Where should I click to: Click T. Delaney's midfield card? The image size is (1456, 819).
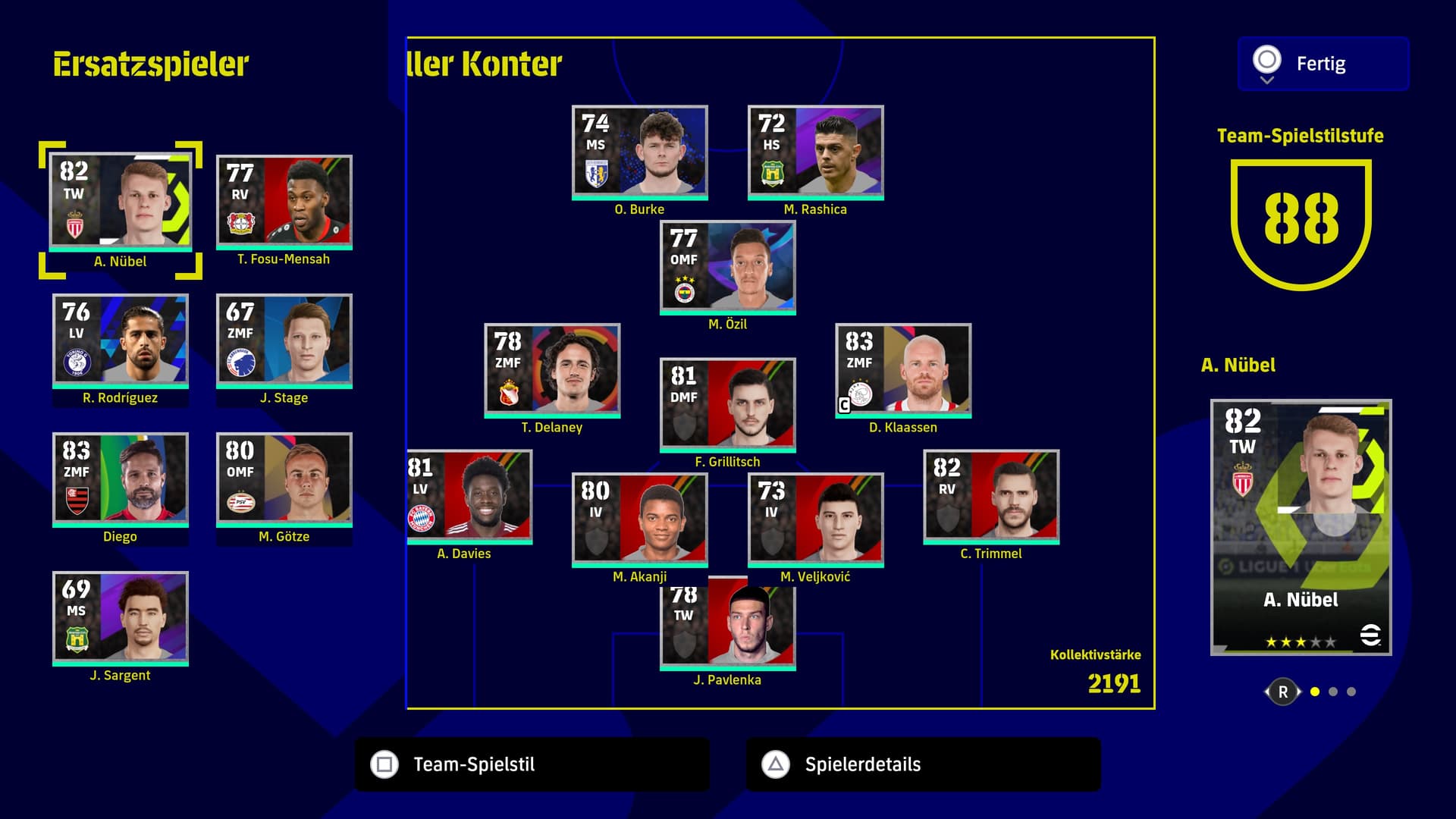(x=552, y=370)
